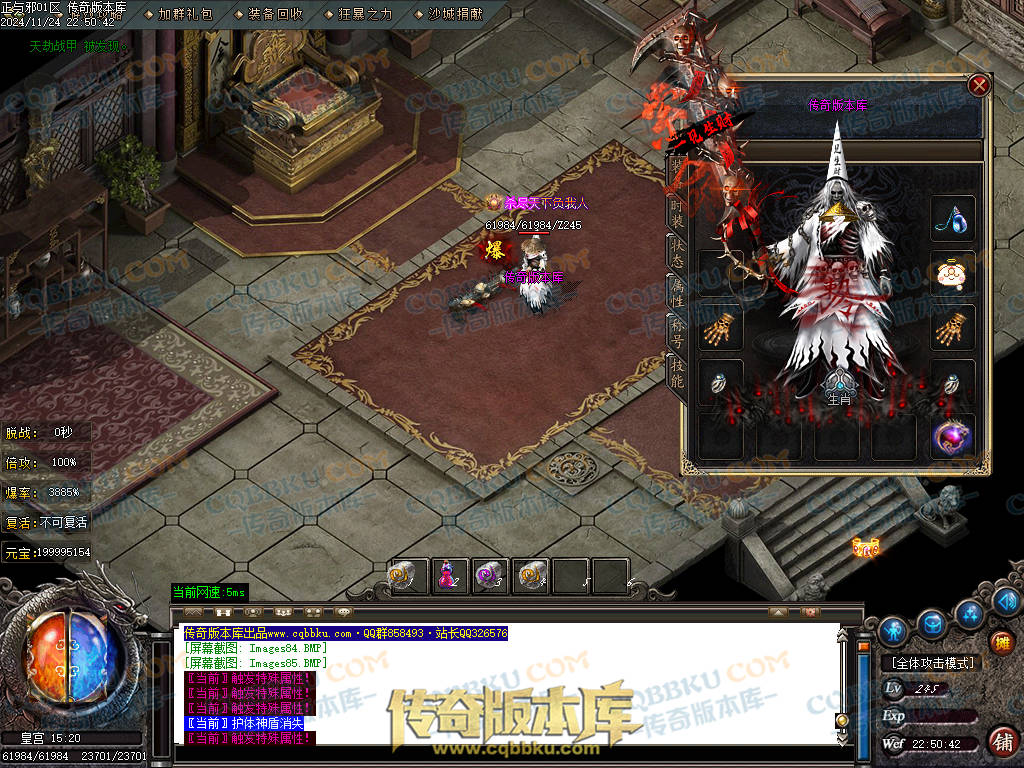Open the bag icon round button
The height and width of the screenshot is (768, 1024).
click(932, 622)
